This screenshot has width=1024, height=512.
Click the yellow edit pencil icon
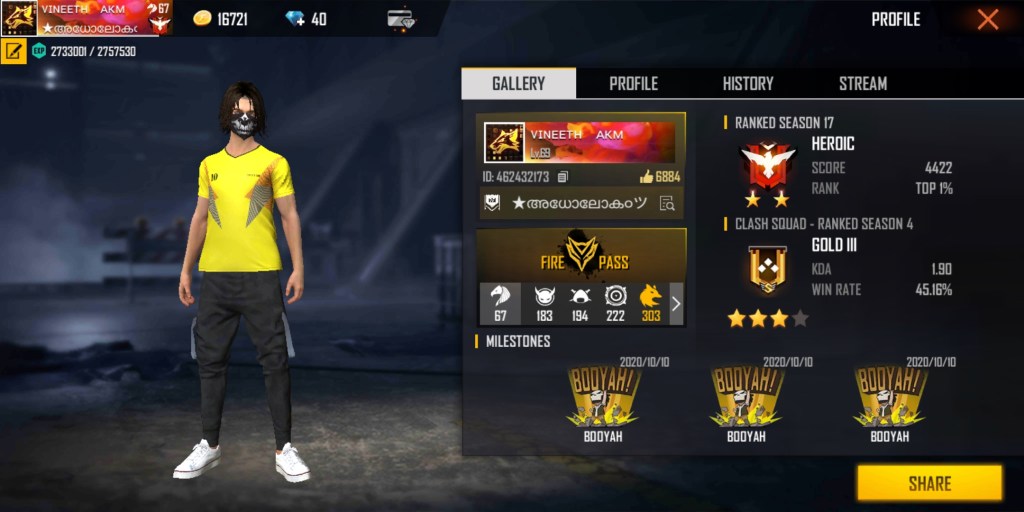click(13, 51)
